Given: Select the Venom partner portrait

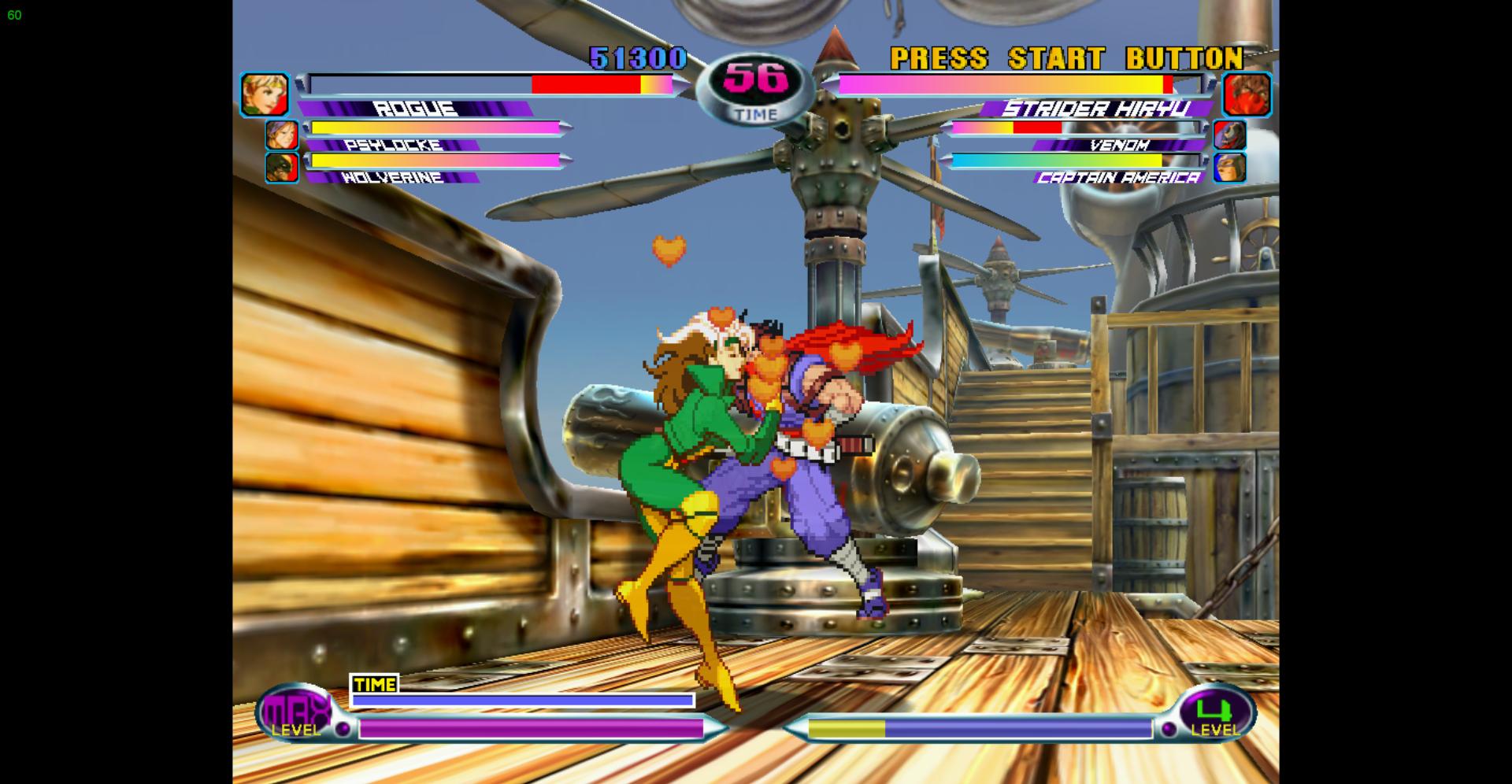Looking at the screenshot, I should [1229, 135].
